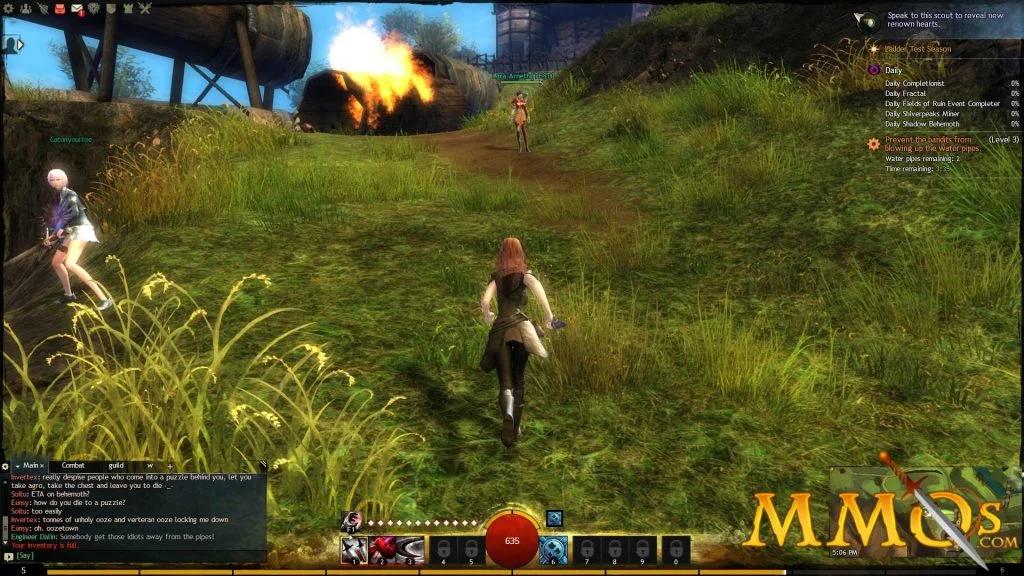The width and height of the screenshot is (1024, 576).
Task: Activate weapon skill 1 on the hotbar
Action: tap(353, 550)
